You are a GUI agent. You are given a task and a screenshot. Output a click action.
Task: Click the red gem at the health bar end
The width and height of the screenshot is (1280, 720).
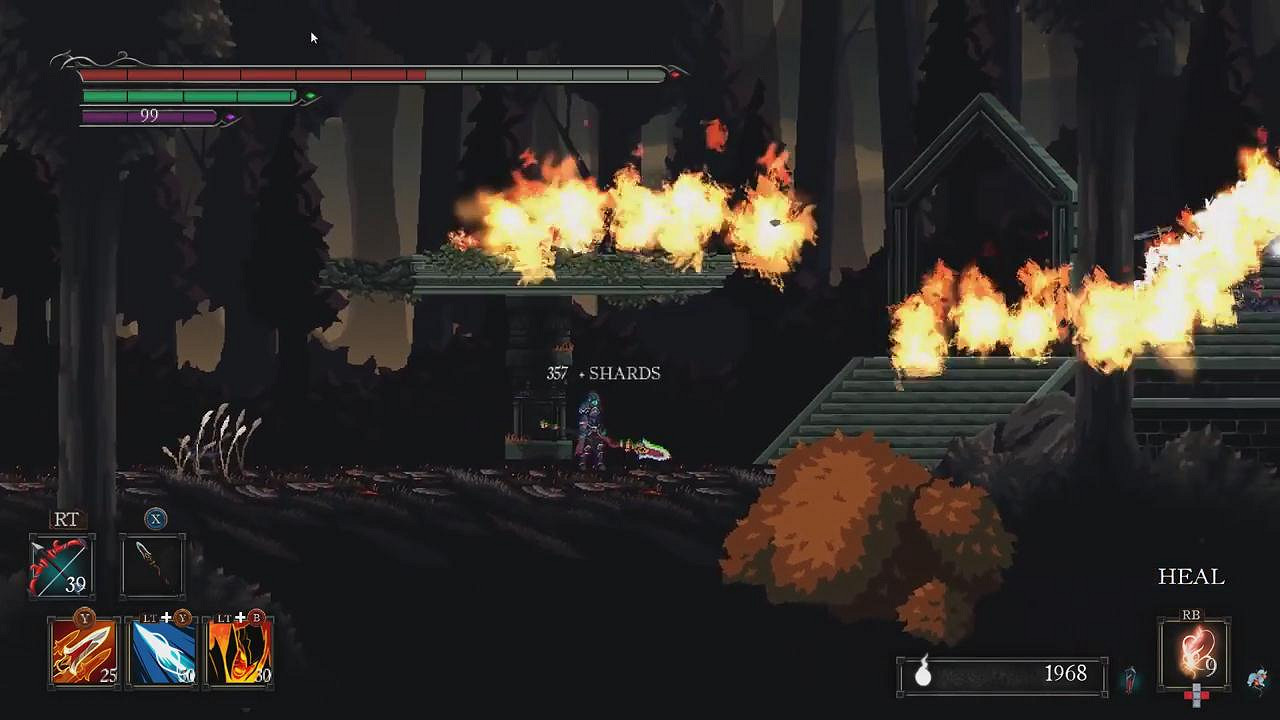[x=675, y=76]
